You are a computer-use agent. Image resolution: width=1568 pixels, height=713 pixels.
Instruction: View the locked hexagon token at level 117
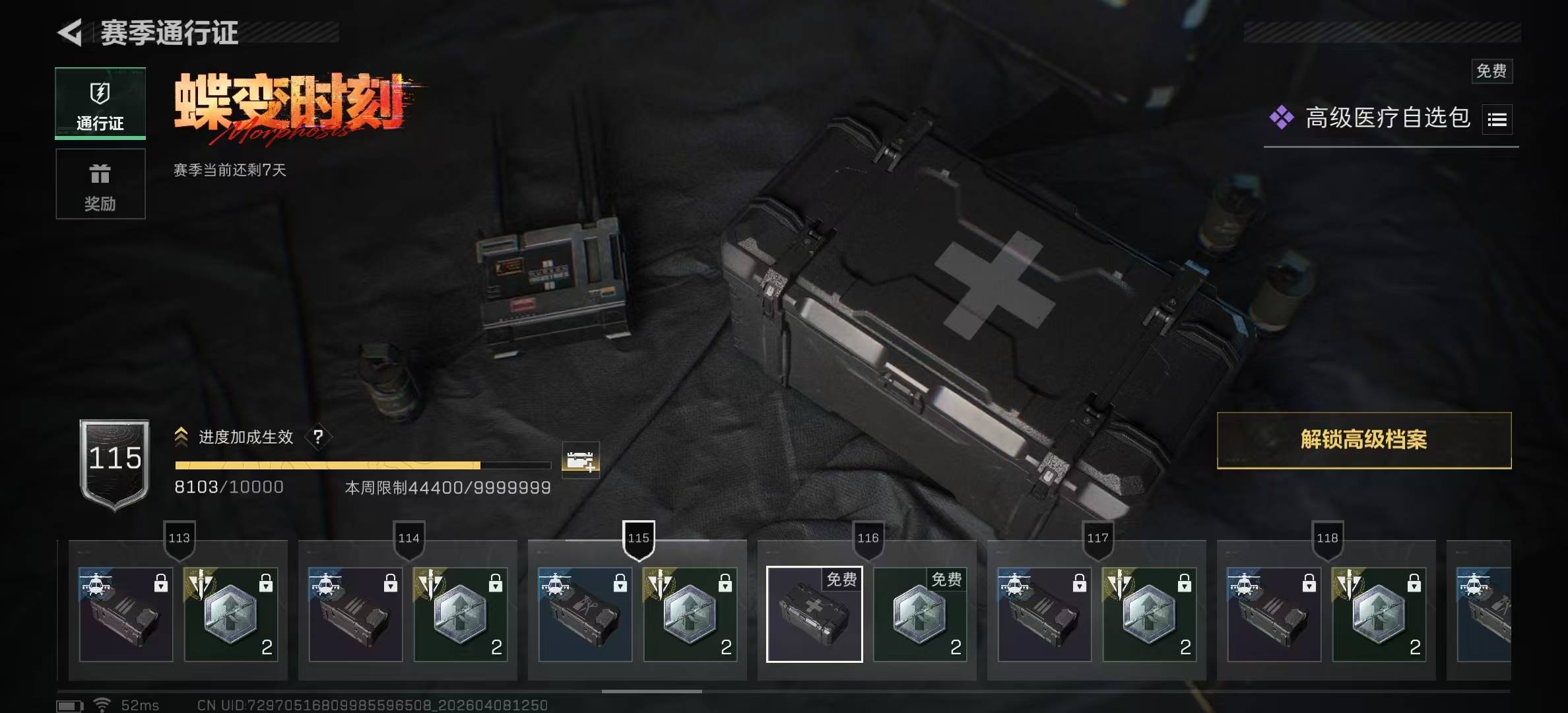point(1150,614)
